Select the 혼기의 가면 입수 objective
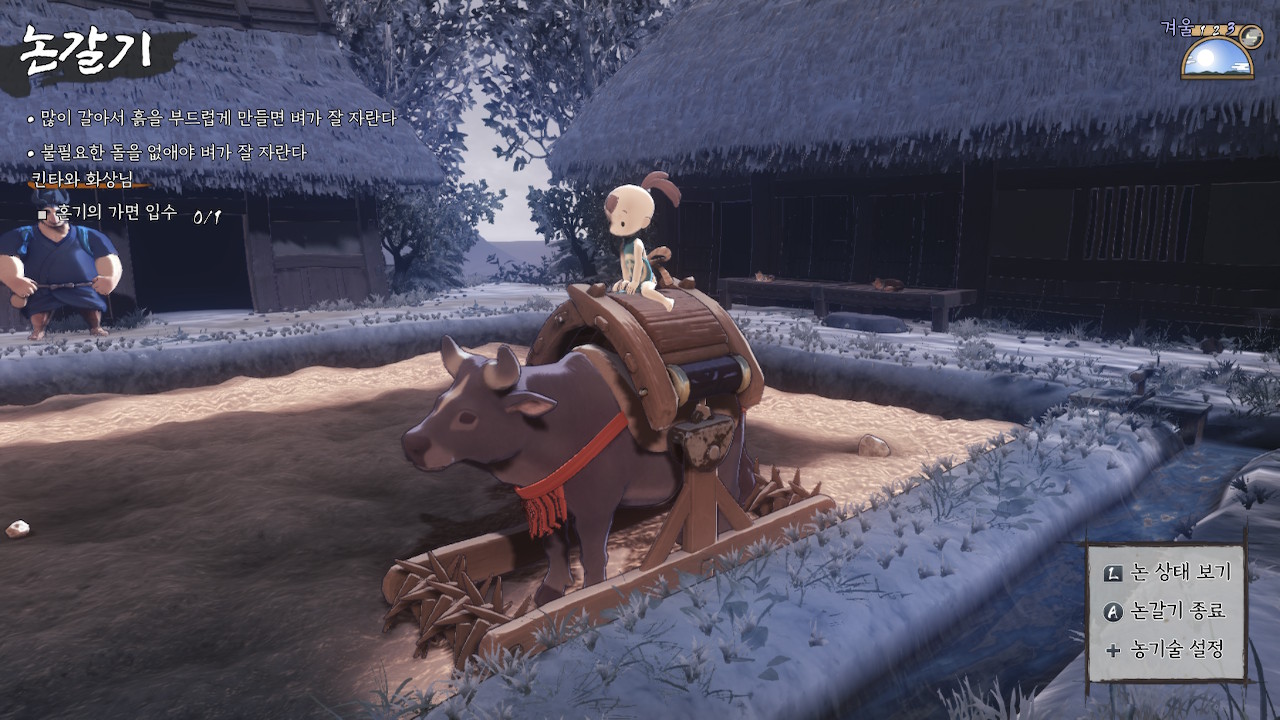This screenshot has height=720, width=1280. (117, 213)
